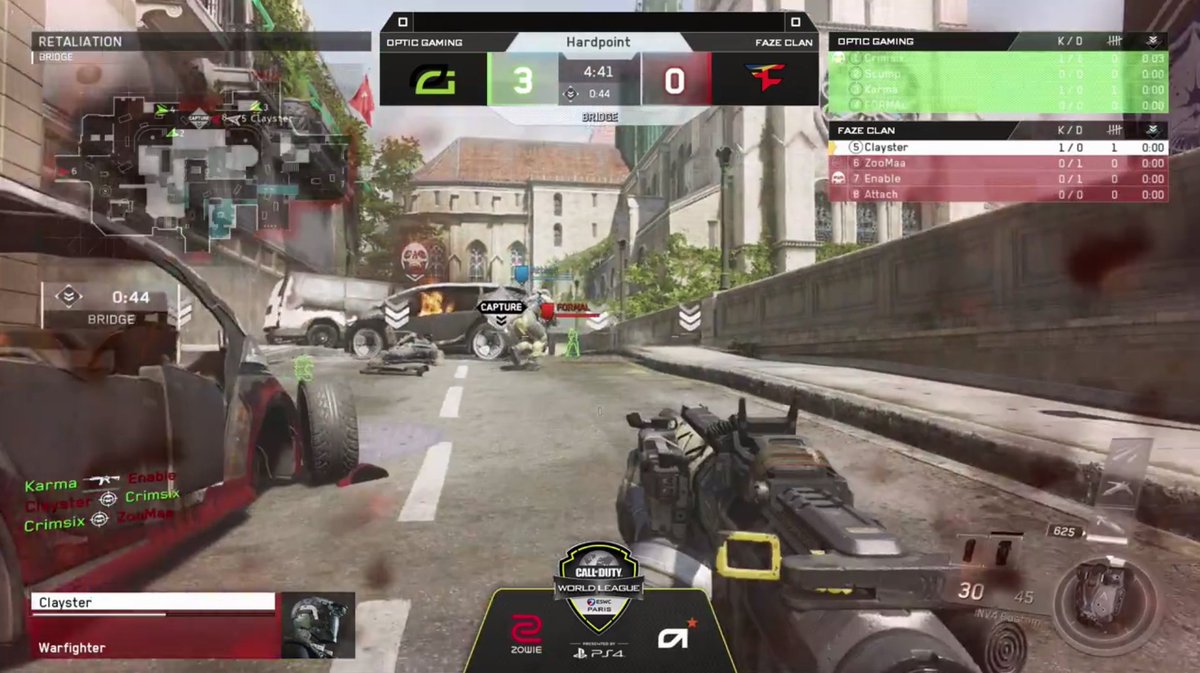Choose Karma's row on the OpTic scoreboard
1200x673 pixels.
point(998,90)
